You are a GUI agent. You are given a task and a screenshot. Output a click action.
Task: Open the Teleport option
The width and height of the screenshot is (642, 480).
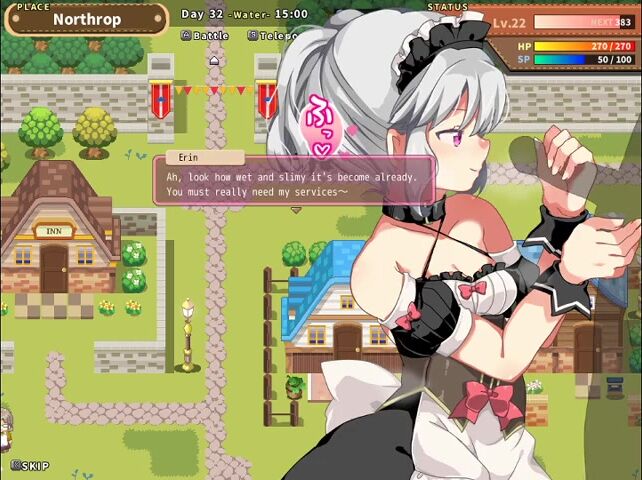click(269, 35)
